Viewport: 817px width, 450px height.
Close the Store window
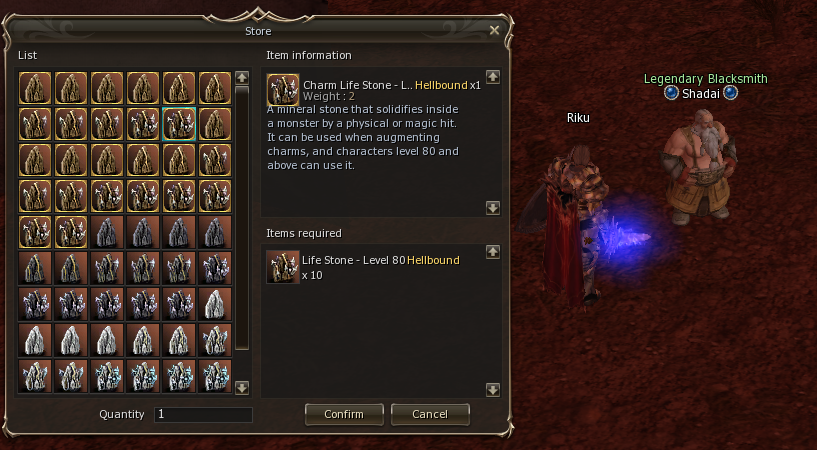pos(494,31)
